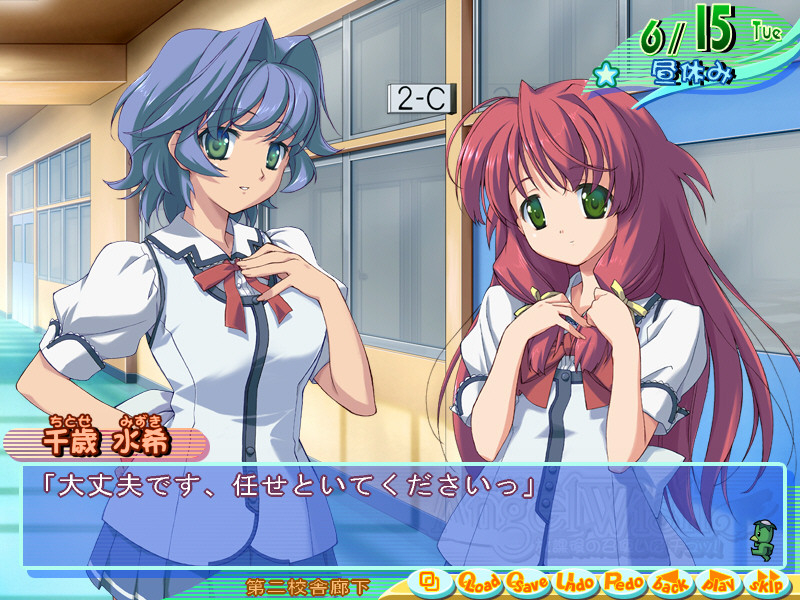This screenshot has width=800, height=600.
Task: Click the overlapping squares window button
Action: coord(431,580)
